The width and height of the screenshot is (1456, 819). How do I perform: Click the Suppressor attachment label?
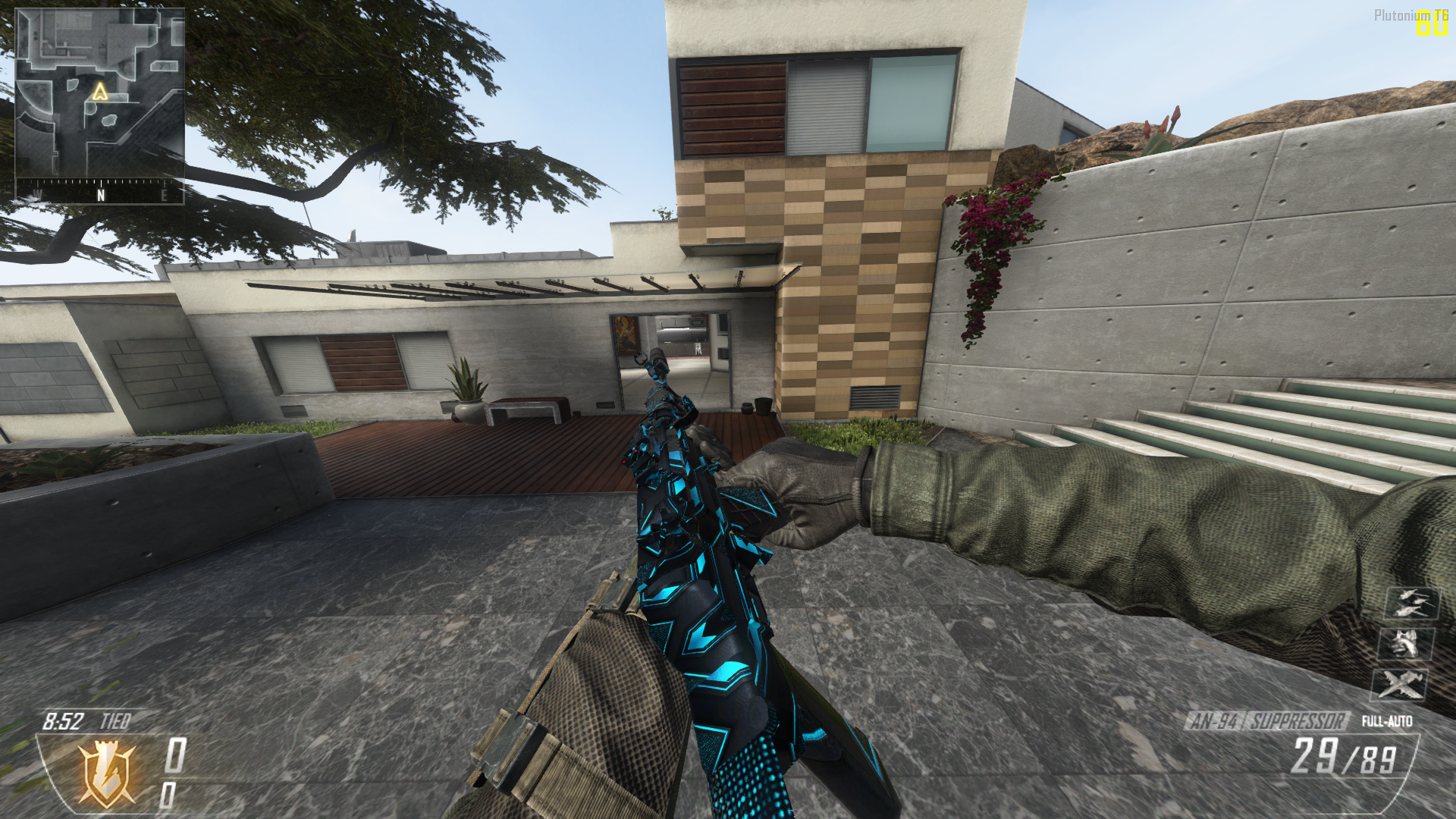point(1298,720)
